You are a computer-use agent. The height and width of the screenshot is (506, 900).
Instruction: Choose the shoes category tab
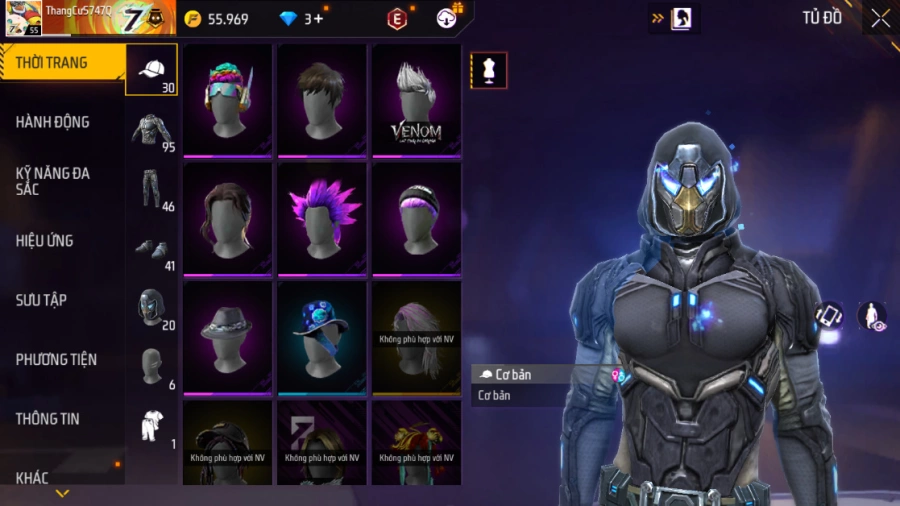(x=152, y=249)
